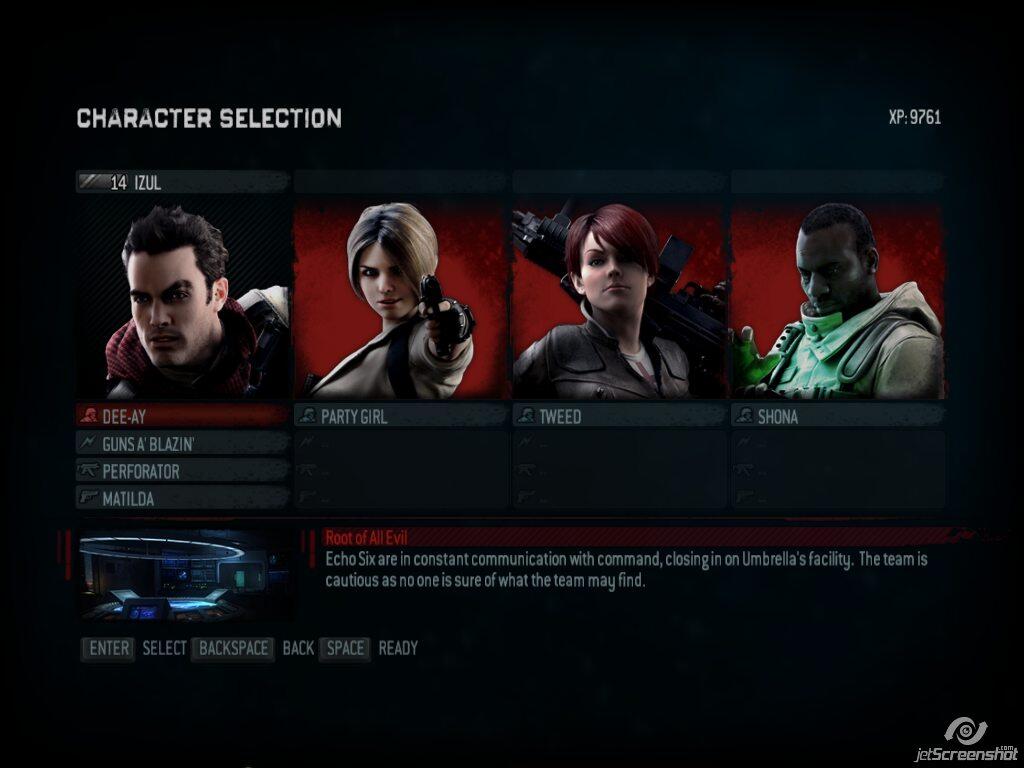This screenshot has width=1024, height=768.
Task: Select the Dee-Ay character portrait
Action: [x=183, y=298]
